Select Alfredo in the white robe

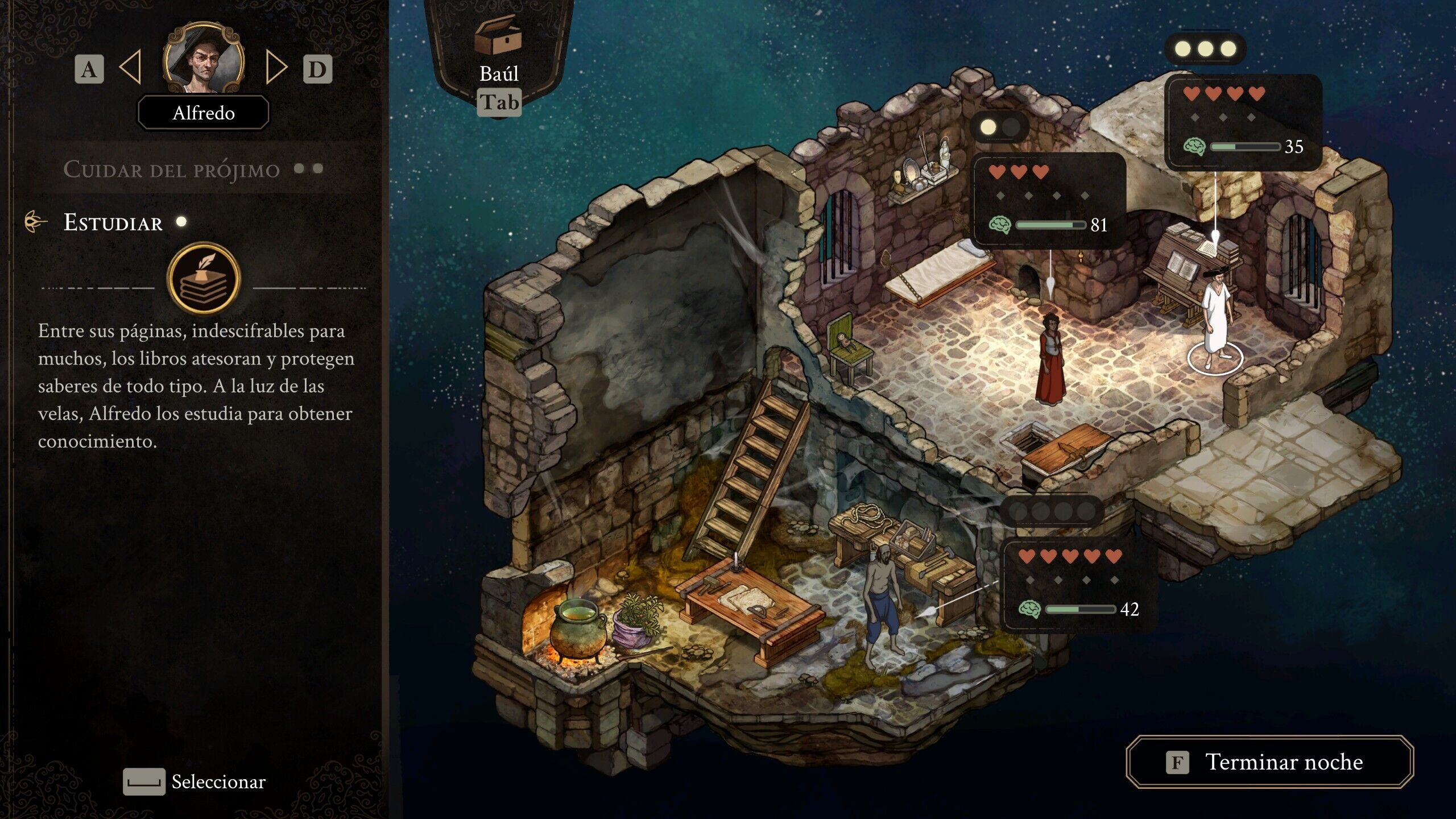1216,318
